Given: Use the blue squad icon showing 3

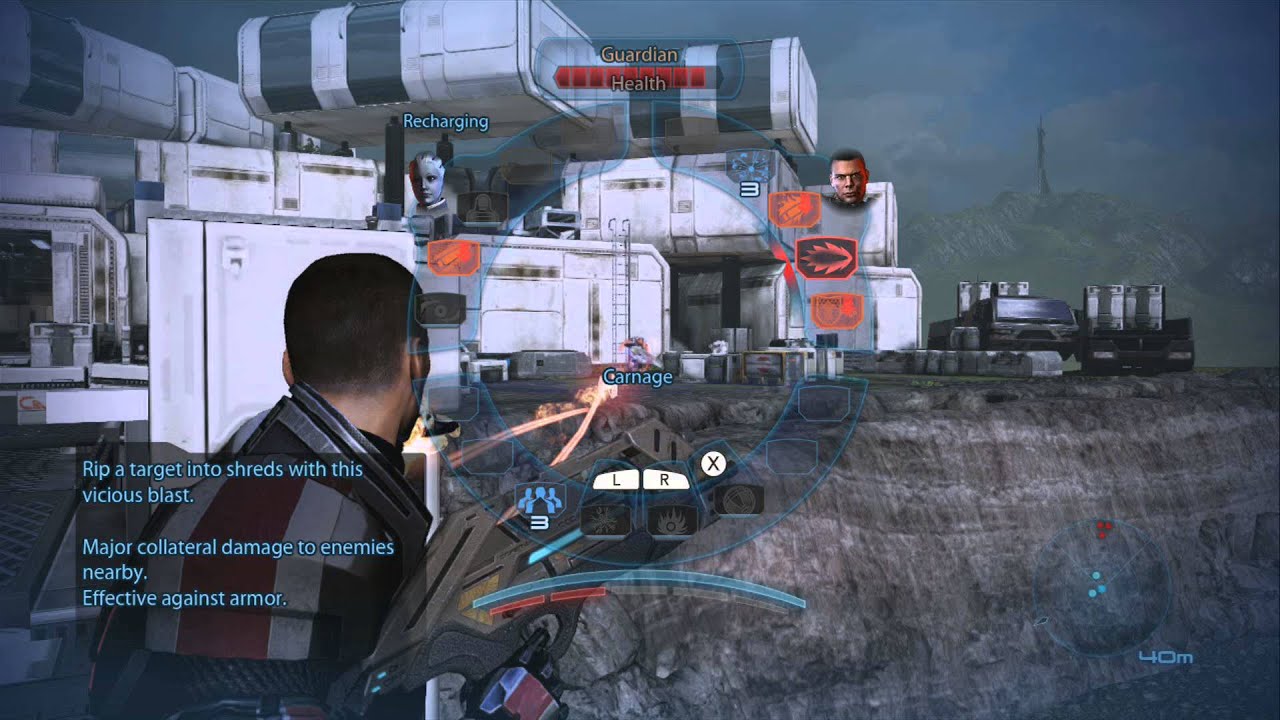Looking at the screenshot, I should tap(540, 499).
